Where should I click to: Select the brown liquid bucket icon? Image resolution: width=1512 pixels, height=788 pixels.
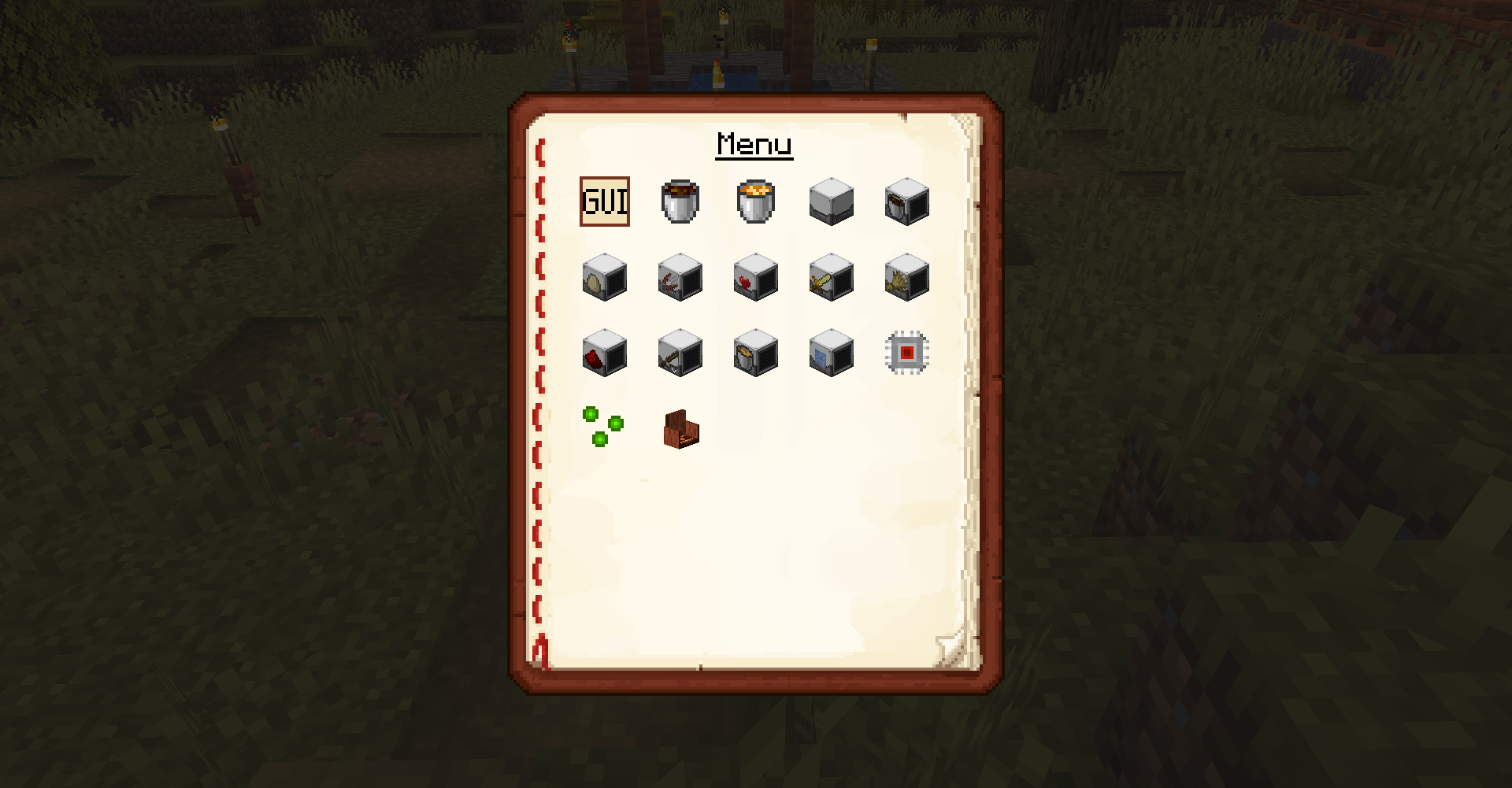(679, 203)
